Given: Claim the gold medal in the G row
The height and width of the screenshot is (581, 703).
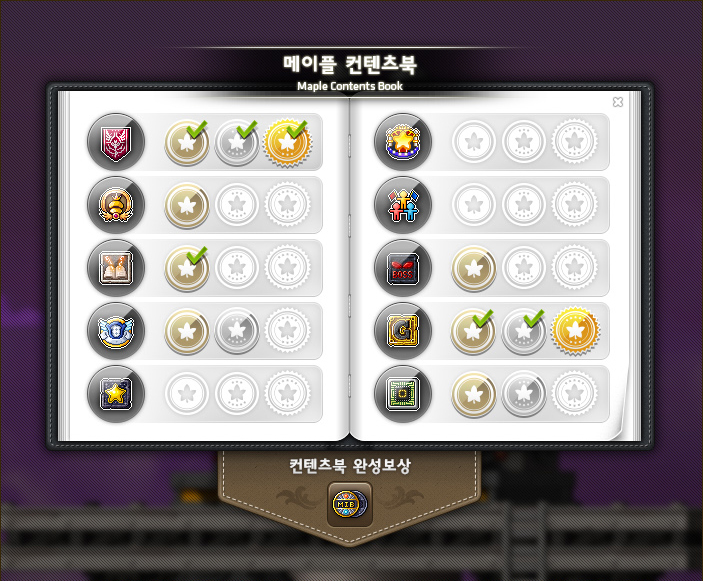Looking at the screenshot, I should (x=574, y=331).
